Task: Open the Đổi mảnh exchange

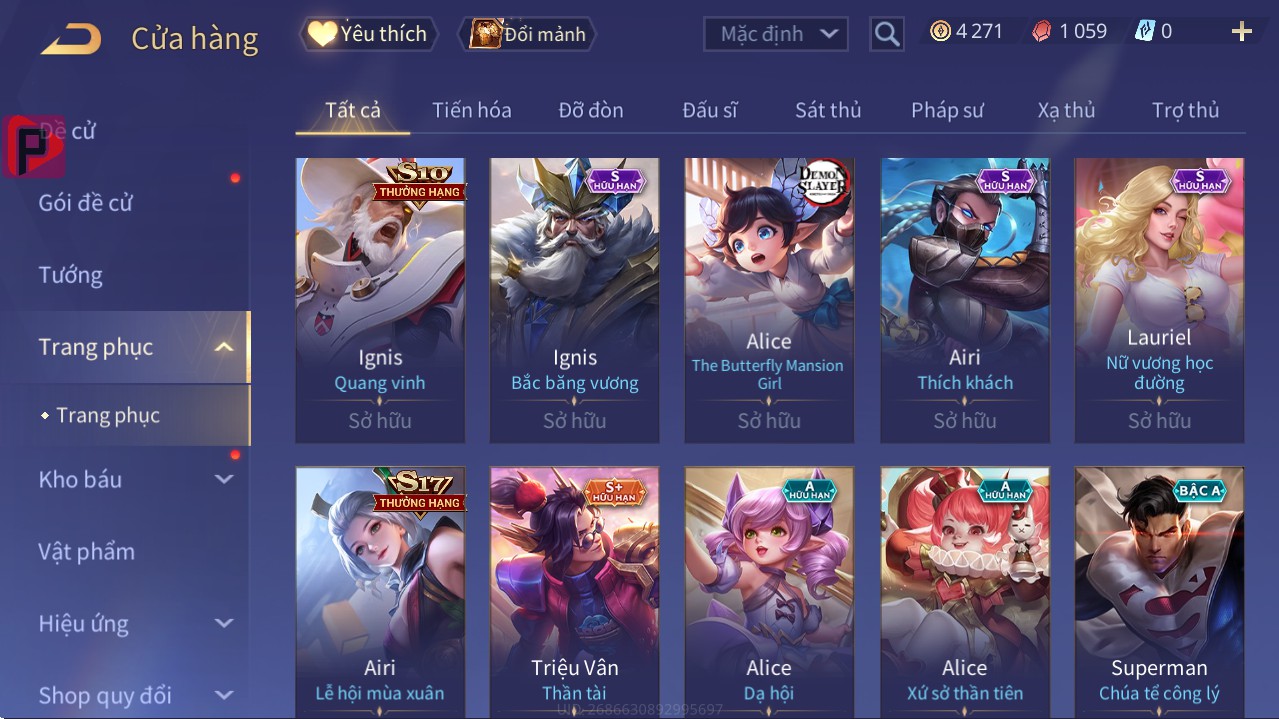Action: pyautogui.click(x=527, y=34)
